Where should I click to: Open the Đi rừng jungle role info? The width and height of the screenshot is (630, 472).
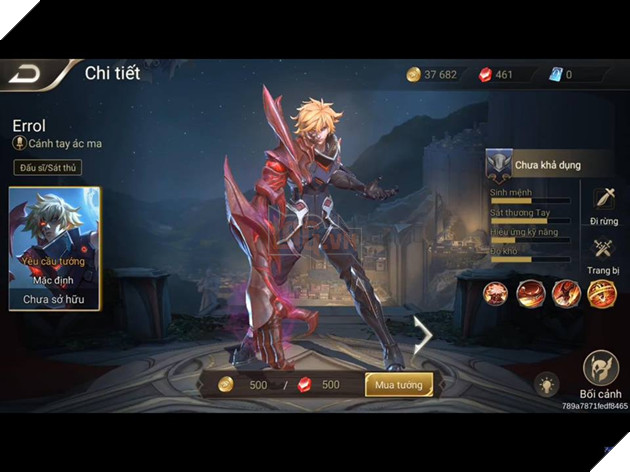pyautogui.click(x=603, y=201)
